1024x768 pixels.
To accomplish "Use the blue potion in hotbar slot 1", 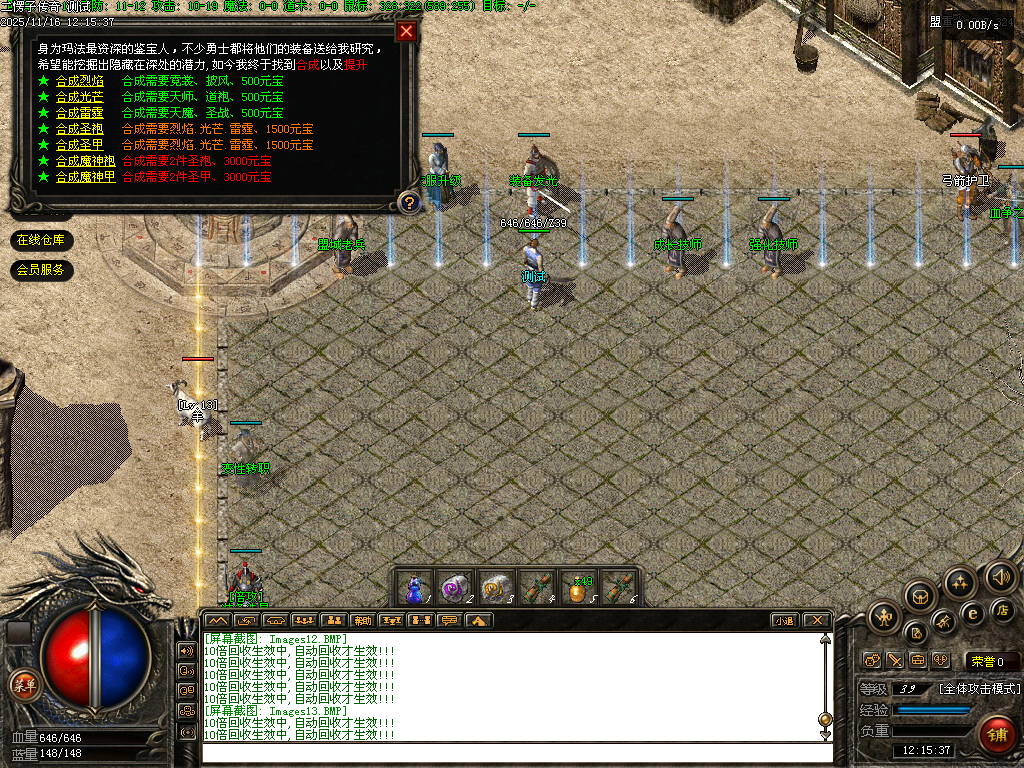I will tap(414, 587).
